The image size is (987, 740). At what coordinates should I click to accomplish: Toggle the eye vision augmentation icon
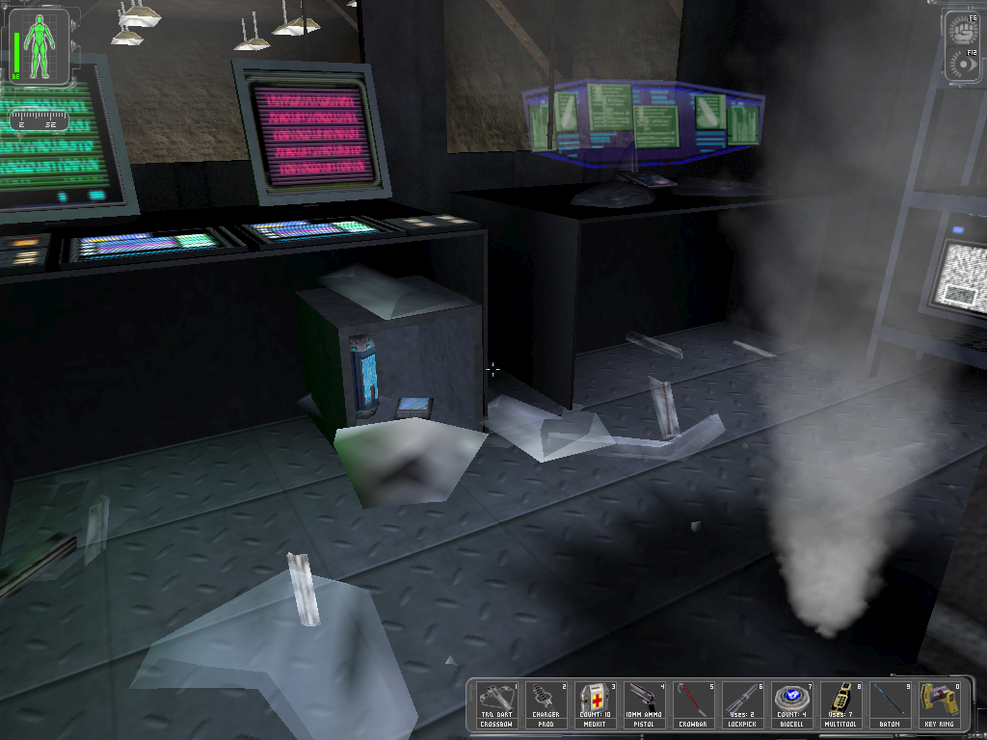(x=964, y=63)
